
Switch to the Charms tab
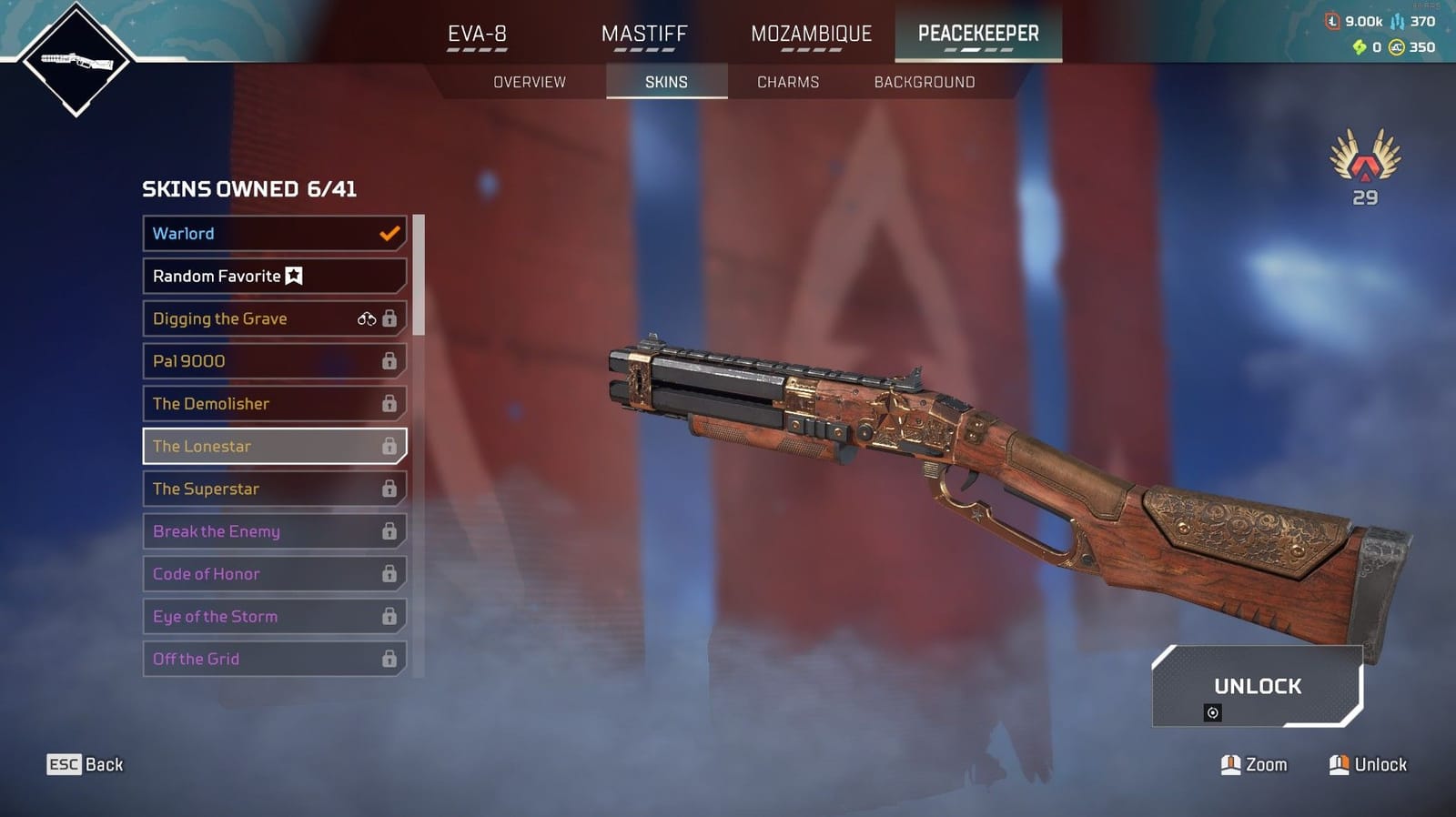[787, 82]
